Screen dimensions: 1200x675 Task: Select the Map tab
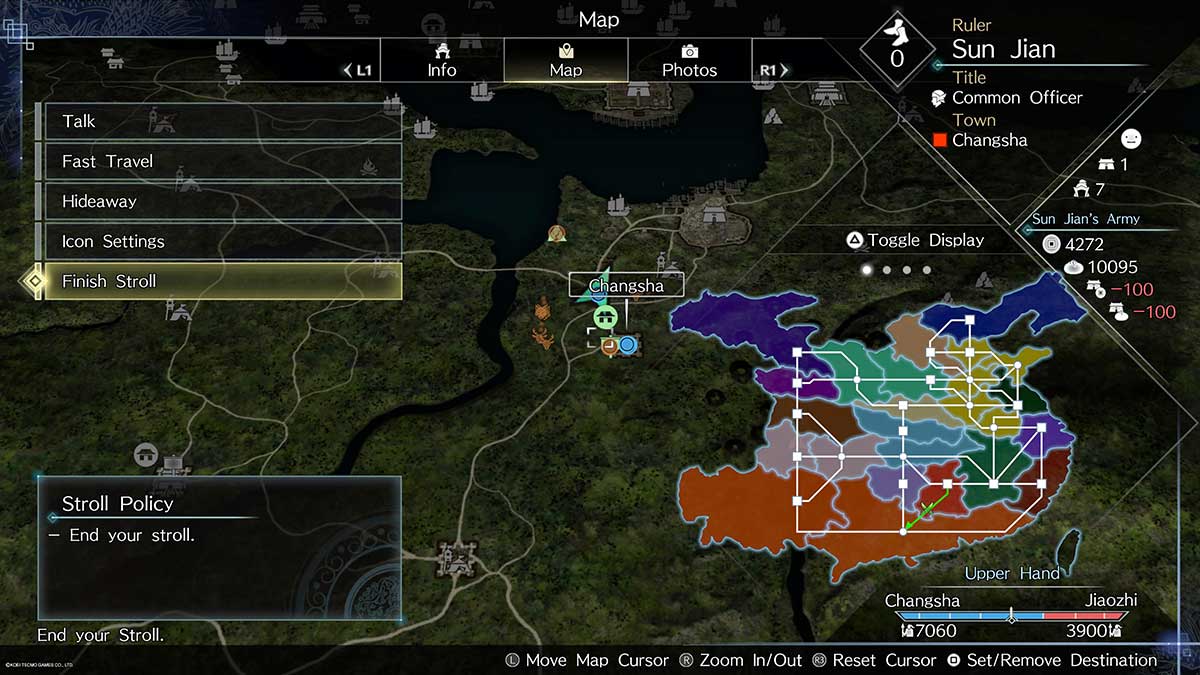point(566,60)
